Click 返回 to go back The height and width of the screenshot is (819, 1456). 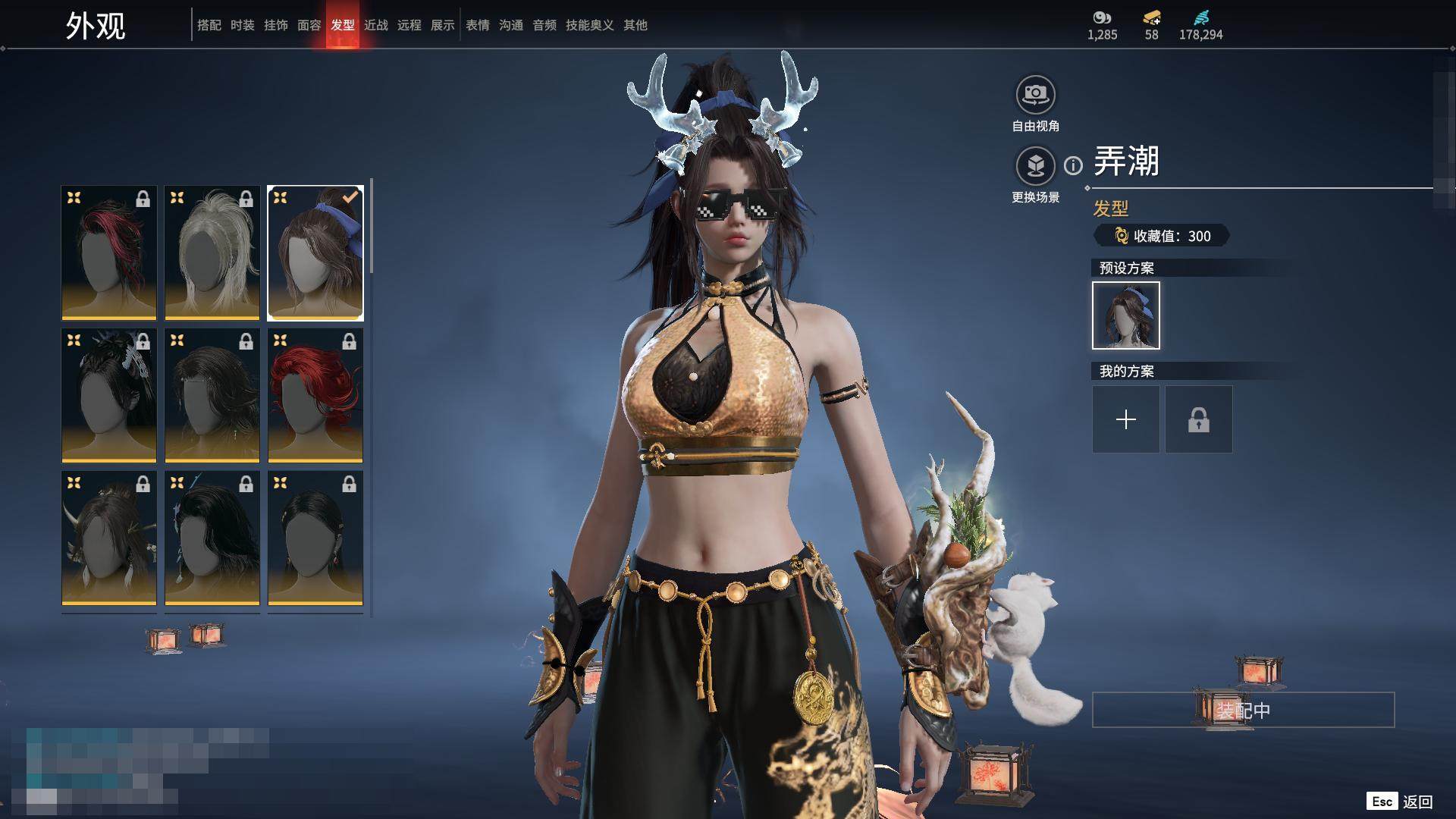click(x=1417, y=802)
